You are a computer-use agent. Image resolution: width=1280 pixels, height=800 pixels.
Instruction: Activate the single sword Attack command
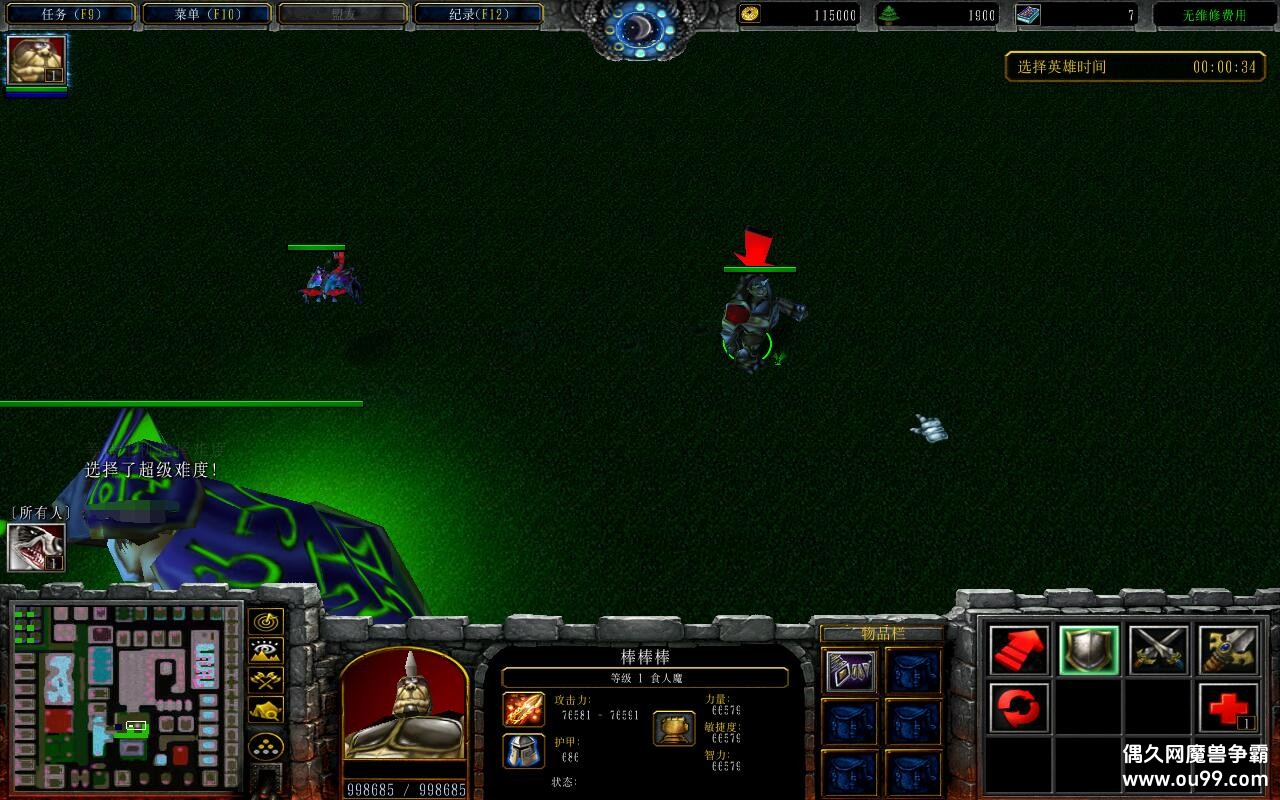[x=1228, y=651]
